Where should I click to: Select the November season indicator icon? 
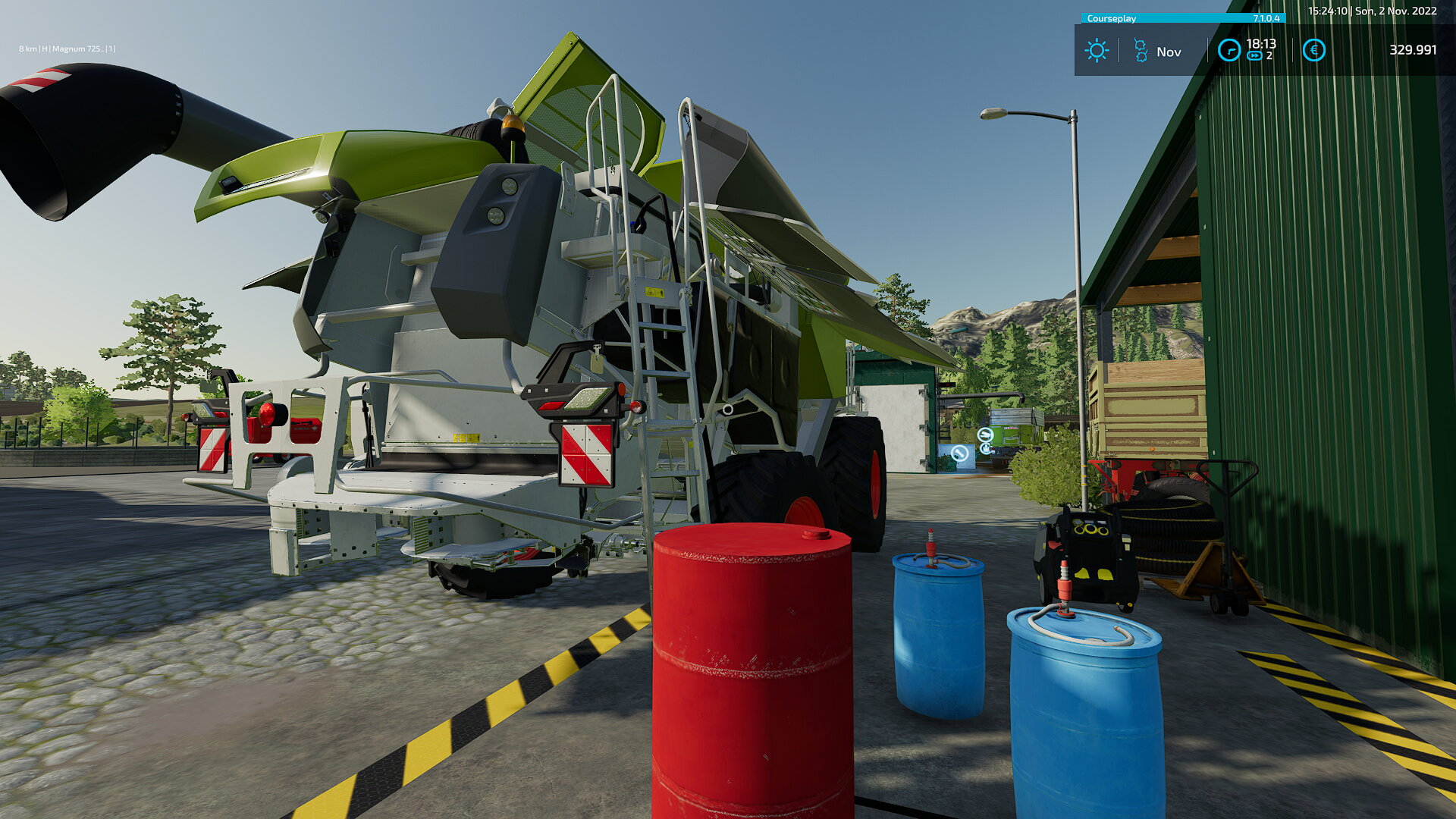coord(1141,51)
